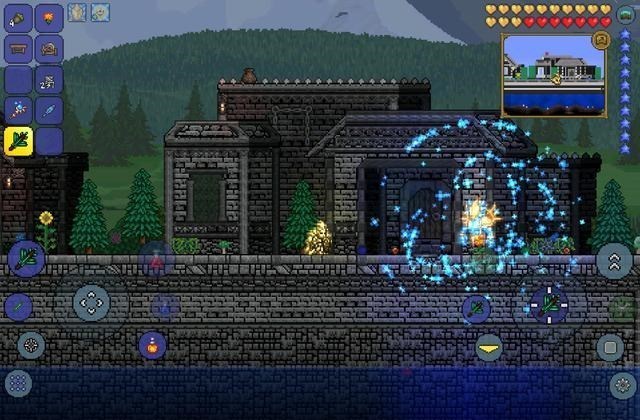
Task: Tap the yellow drop-down arrow button
Action: 489,348
